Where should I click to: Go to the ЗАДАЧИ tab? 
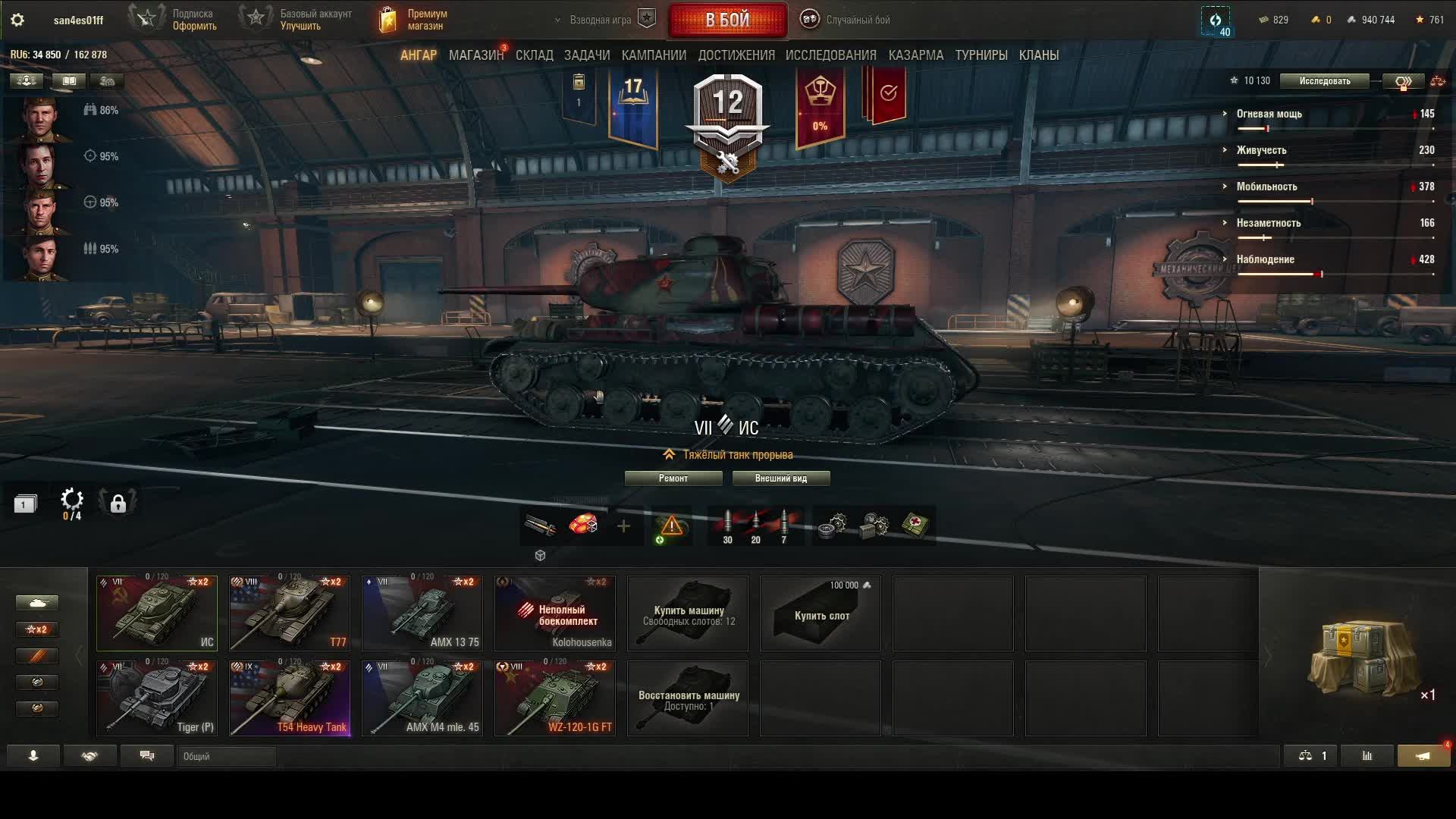pos(587,55)
